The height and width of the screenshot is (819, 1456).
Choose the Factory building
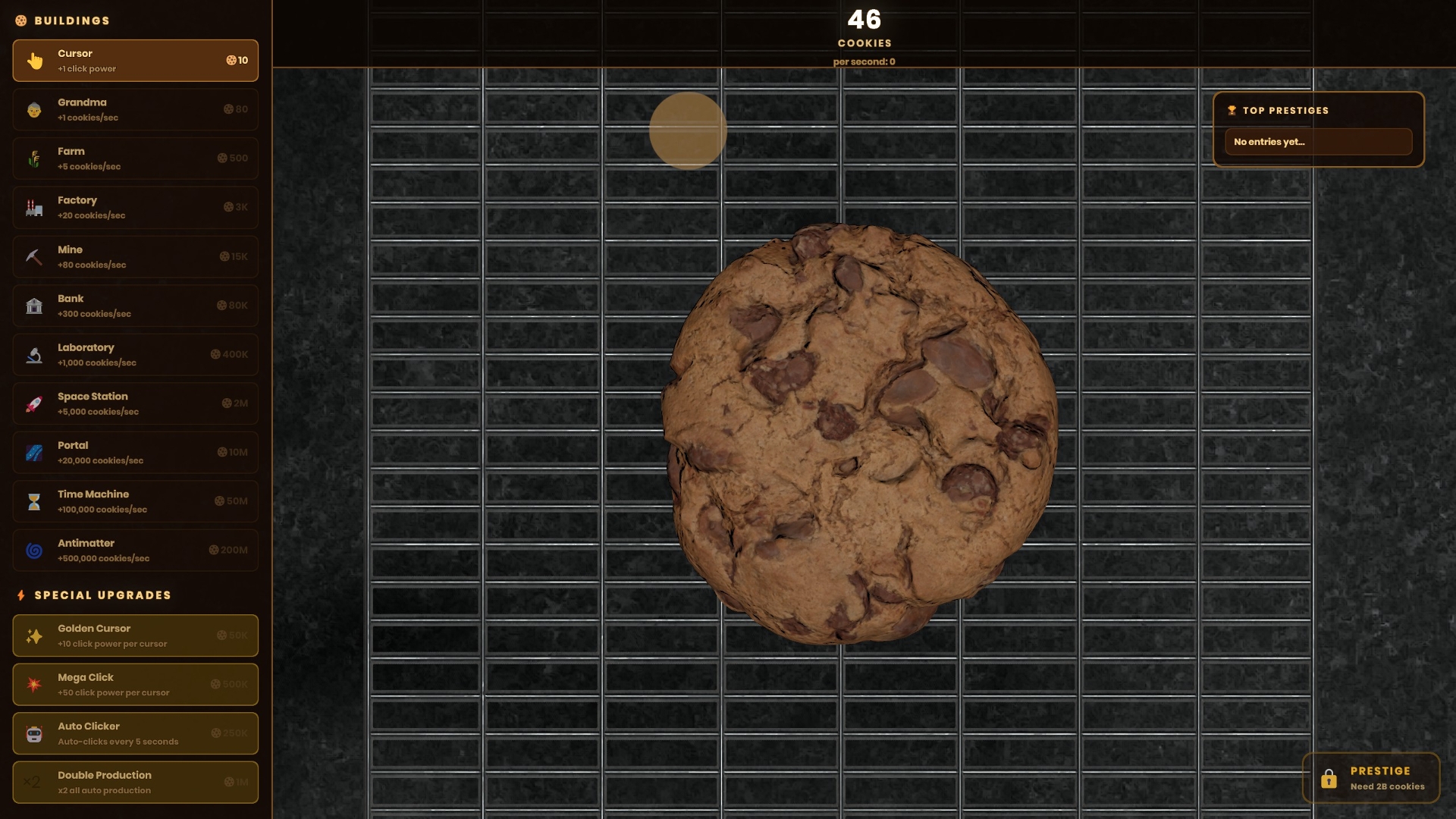tap(135, 207)
